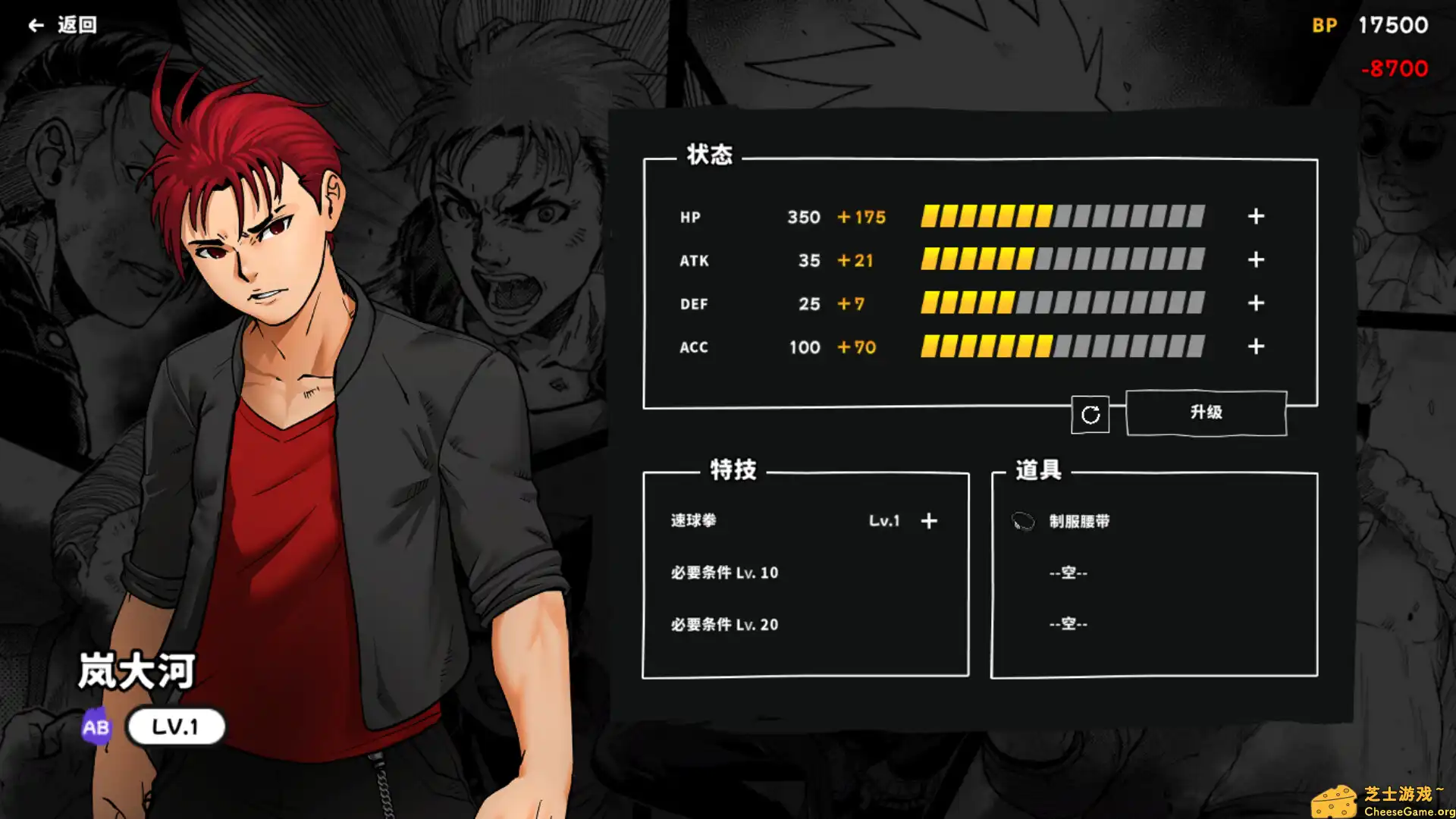Increase 速球拳 skill with its plus icon
The width and height of the screenshot is (1456, 819).
coord(929,521)
